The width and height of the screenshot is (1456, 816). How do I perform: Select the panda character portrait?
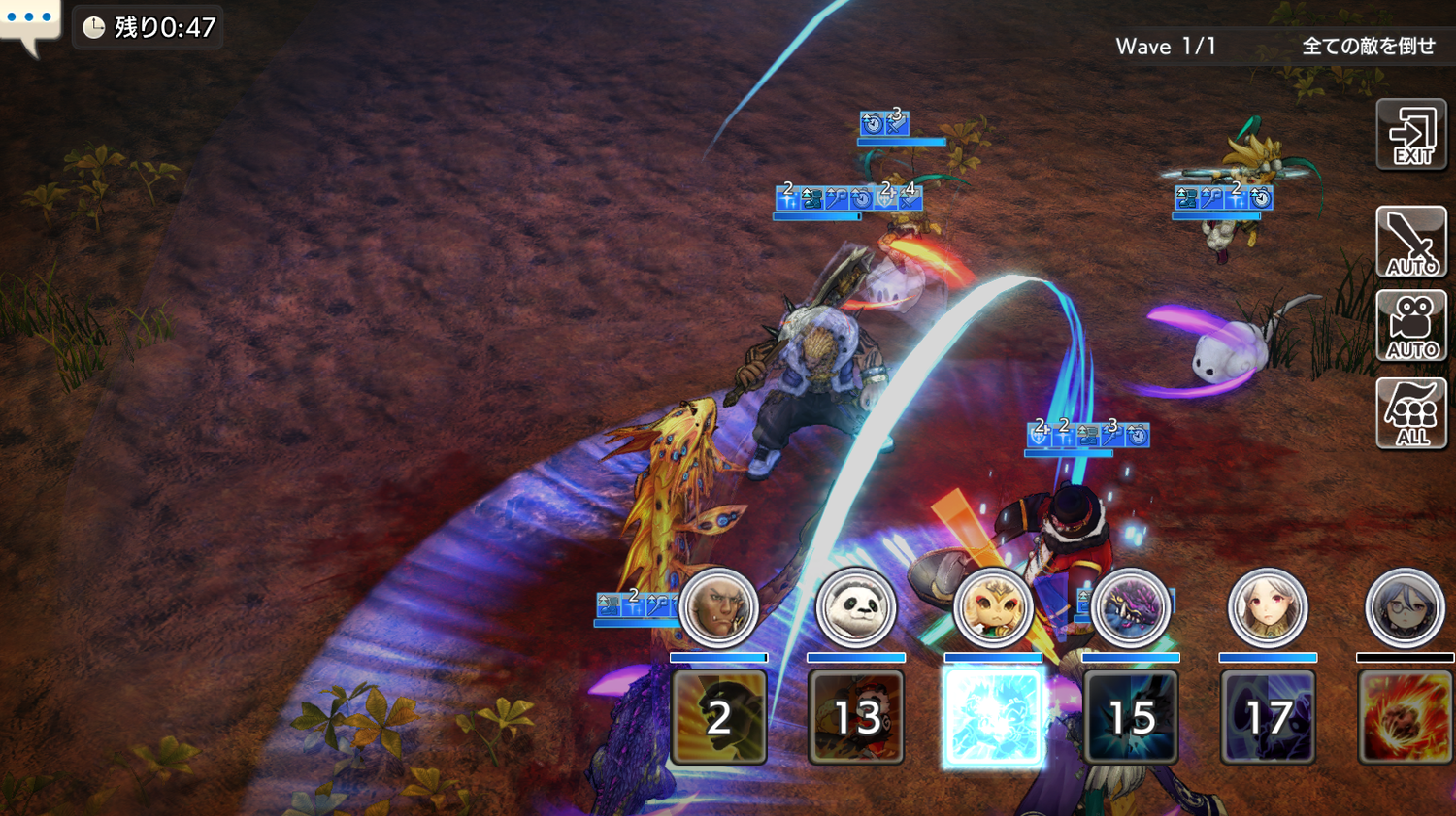[x=856, y=608]
